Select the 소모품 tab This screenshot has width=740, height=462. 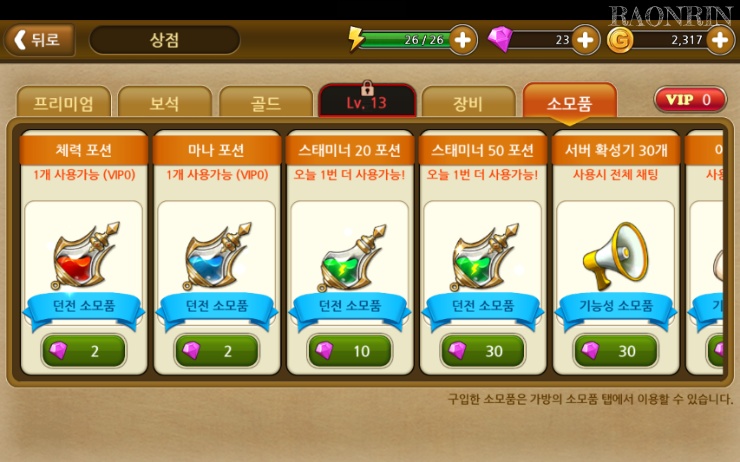tap(569, 102)
